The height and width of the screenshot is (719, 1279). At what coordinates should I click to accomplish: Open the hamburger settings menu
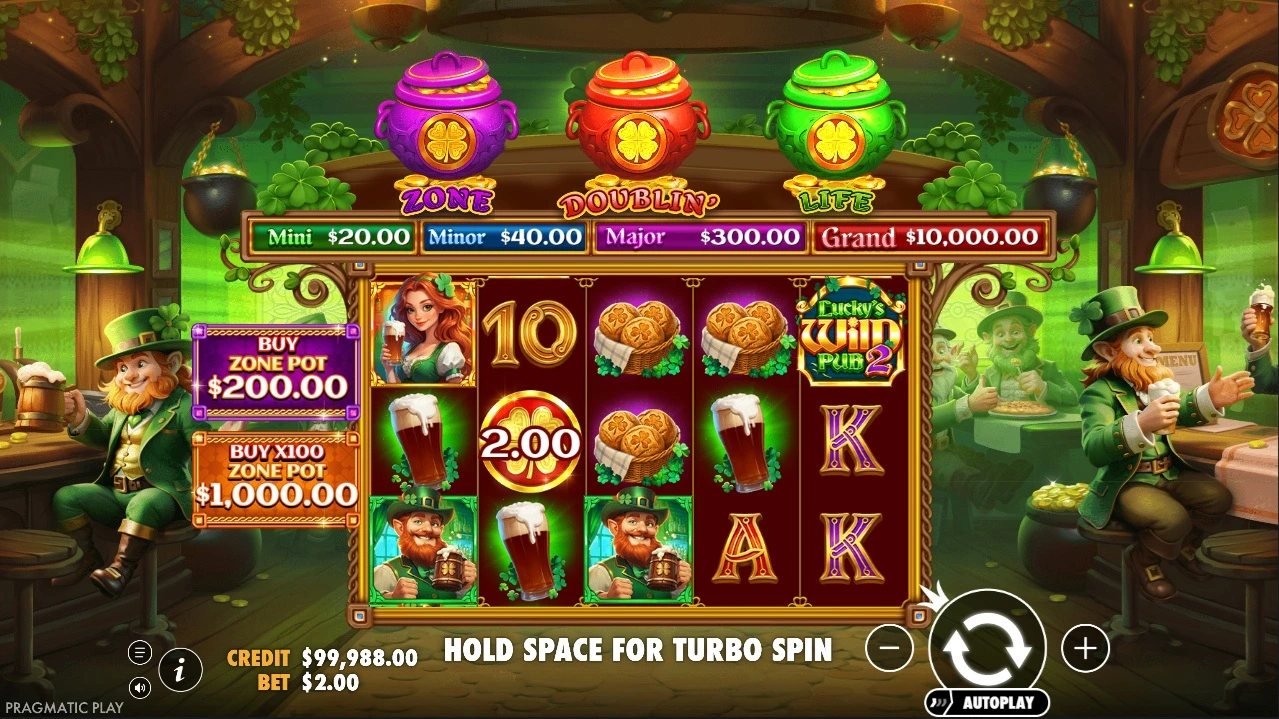pos(140,653)
